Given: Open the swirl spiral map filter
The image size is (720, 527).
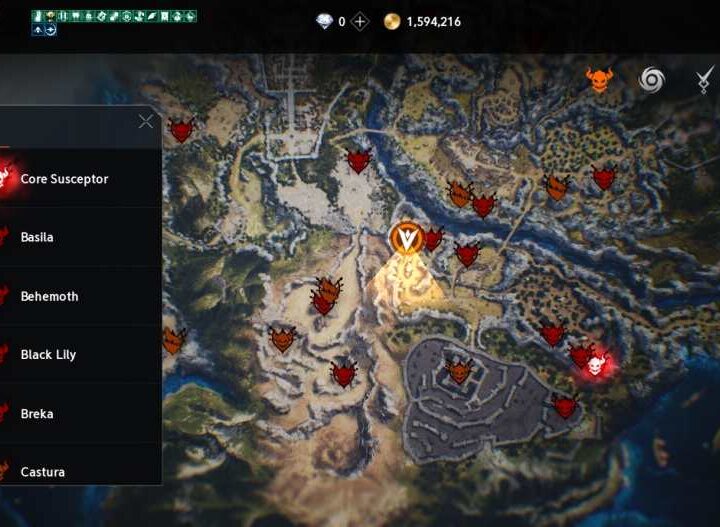Looking at the screenshot, I should [x=652, y=80].
